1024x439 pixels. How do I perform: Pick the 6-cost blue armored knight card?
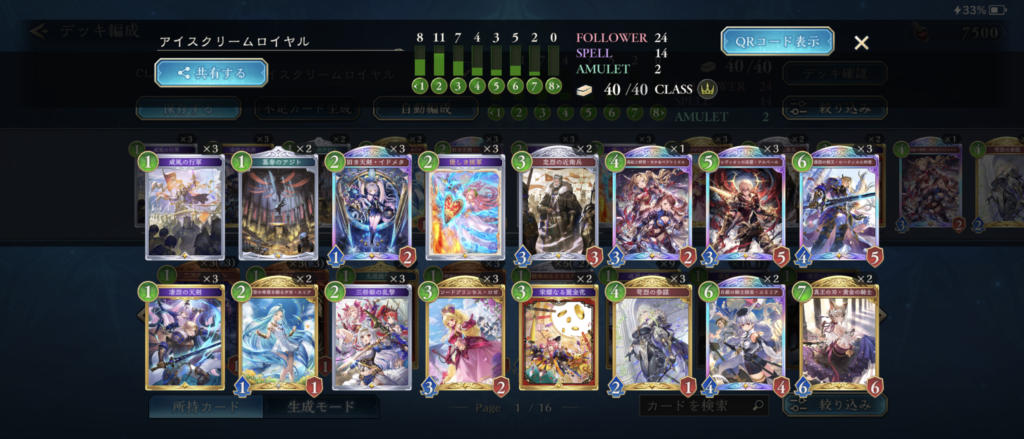pyautogui.click(x=838, y=207)
